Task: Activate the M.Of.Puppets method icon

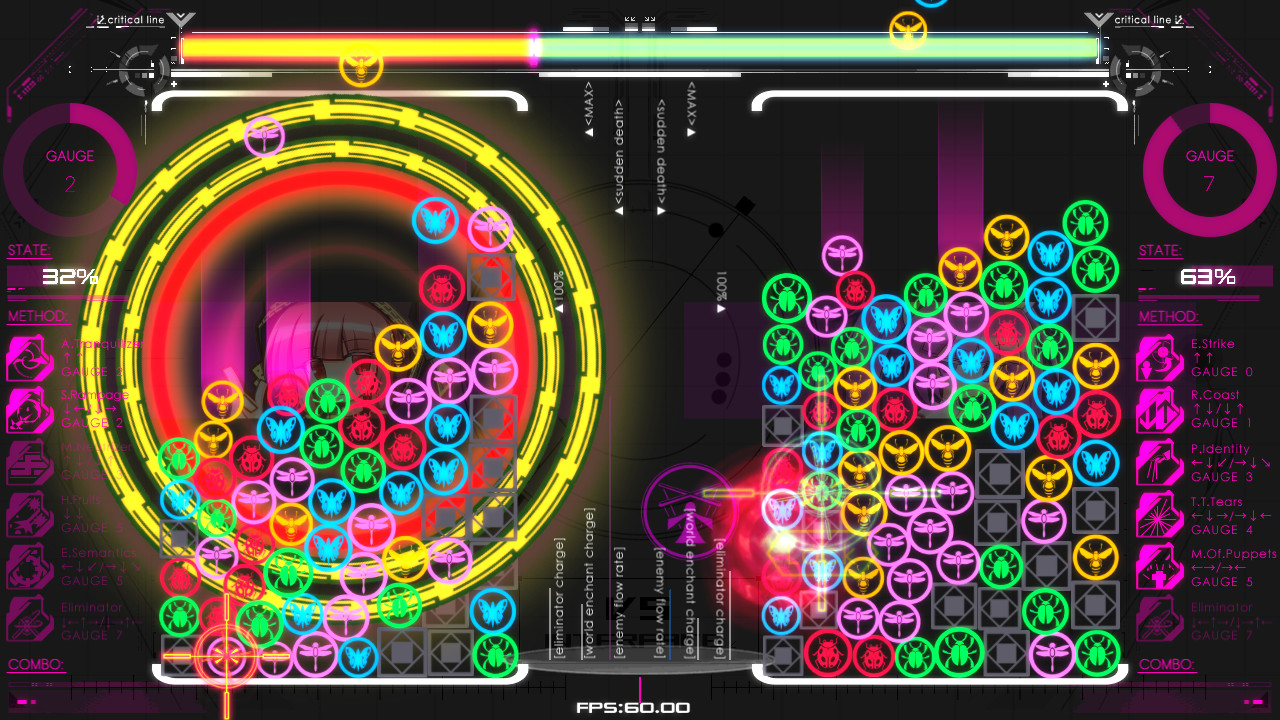Action: click(x=1160, y=567)
